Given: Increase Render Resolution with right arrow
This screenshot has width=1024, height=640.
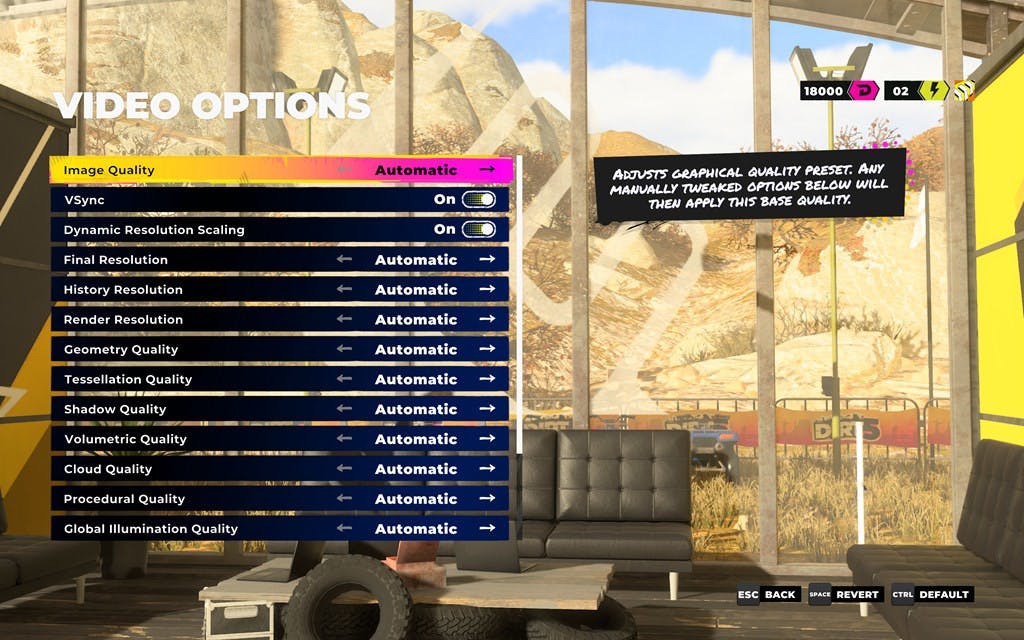Looking at the screenshot, I should [x=487, y=320].
